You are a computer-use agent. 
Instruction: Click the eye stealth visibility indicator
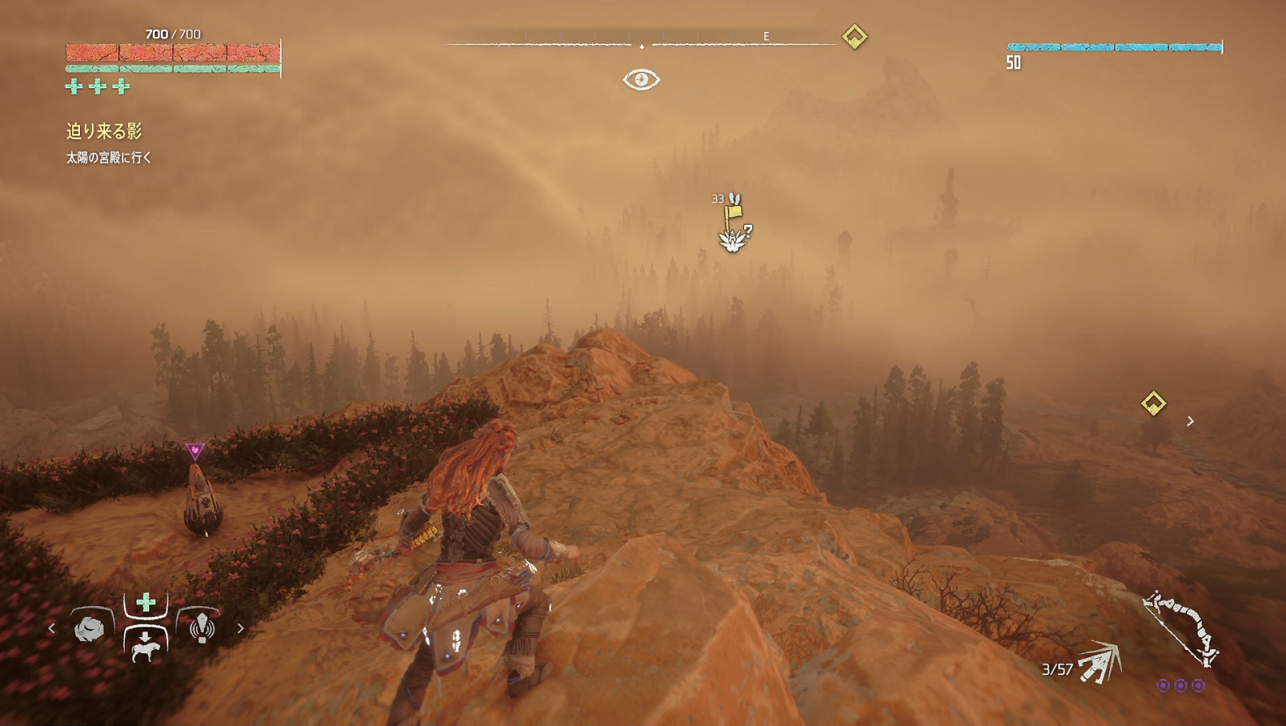pyautogui.click(x=641, y=79)
